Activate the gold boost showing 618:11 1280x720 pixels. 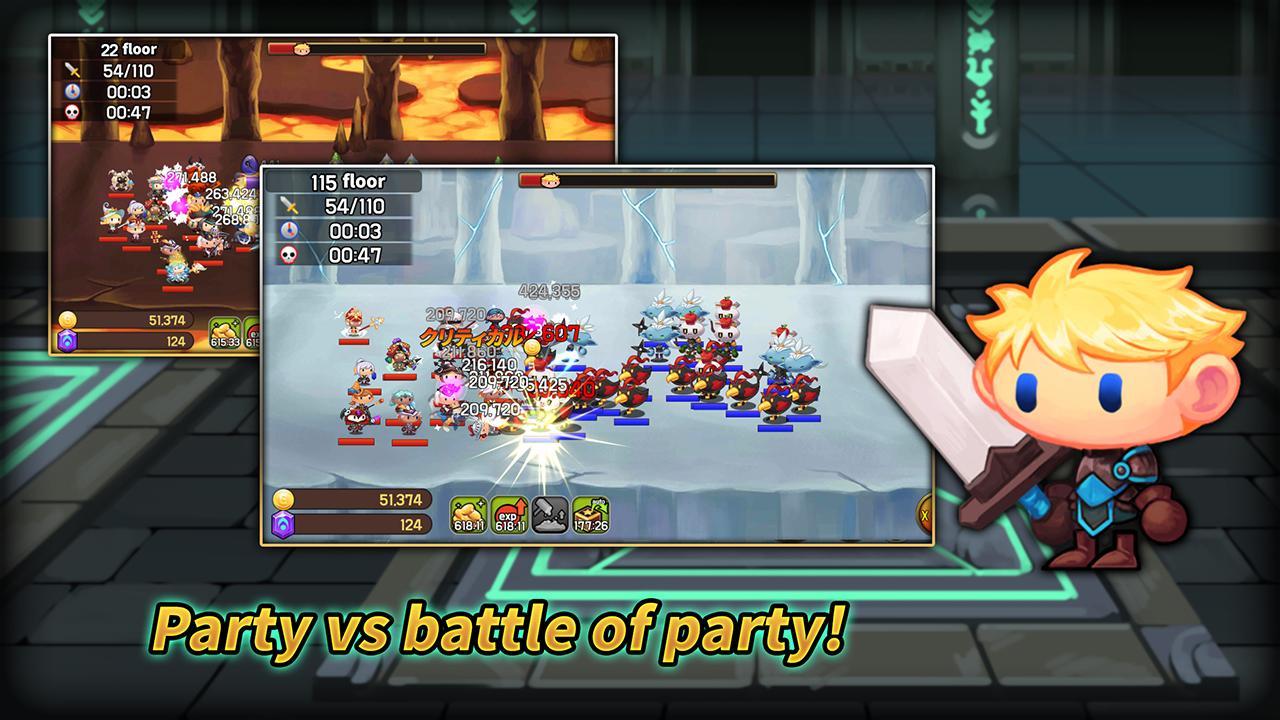(469, 514)
